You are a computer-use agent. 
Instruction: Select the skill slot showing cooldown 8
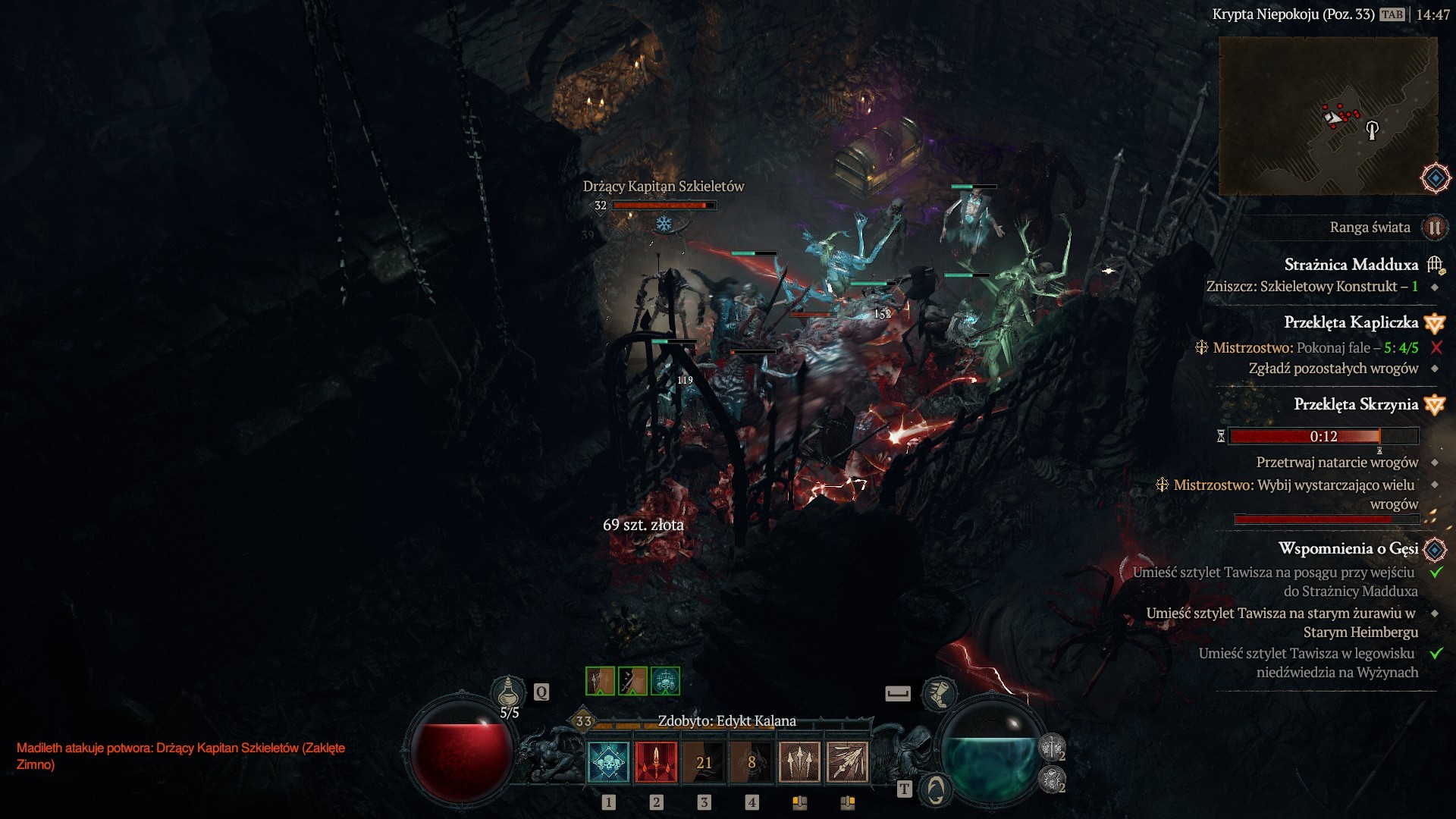[752, 761]
